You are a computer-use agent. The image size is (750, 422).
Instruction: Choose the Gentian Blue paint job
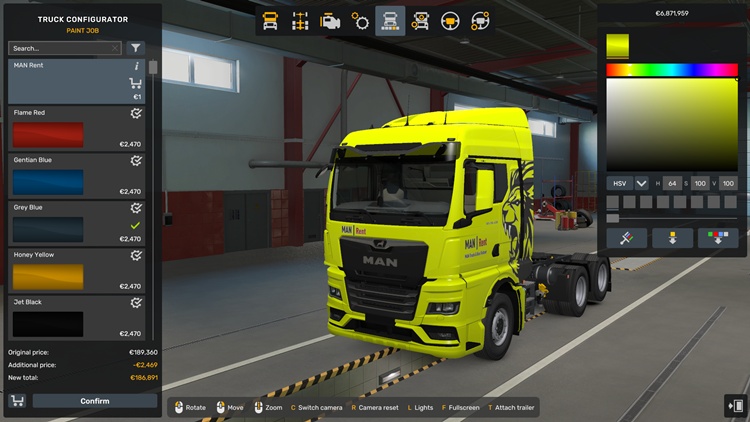point(77,177)
